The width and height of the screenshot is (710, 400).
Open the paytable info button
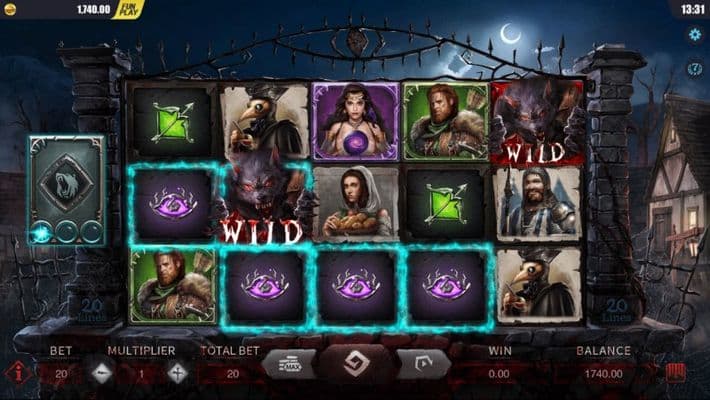point(17,373)
